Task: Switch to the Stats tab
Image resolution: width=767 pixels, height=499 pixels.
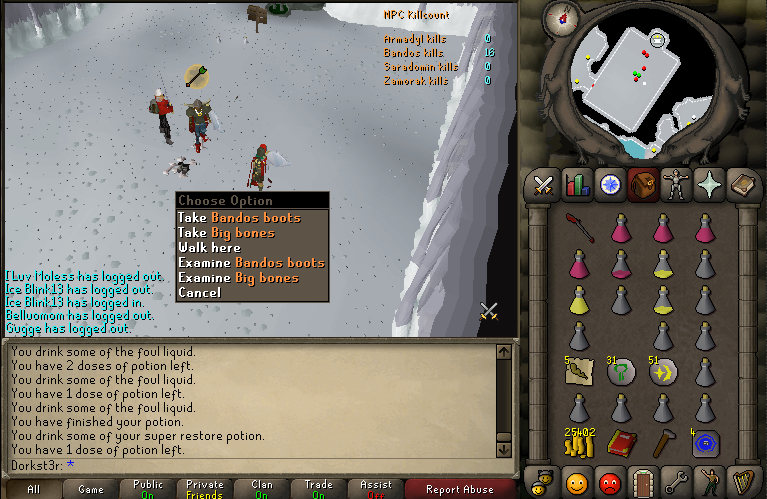Action: click(577, 184)
